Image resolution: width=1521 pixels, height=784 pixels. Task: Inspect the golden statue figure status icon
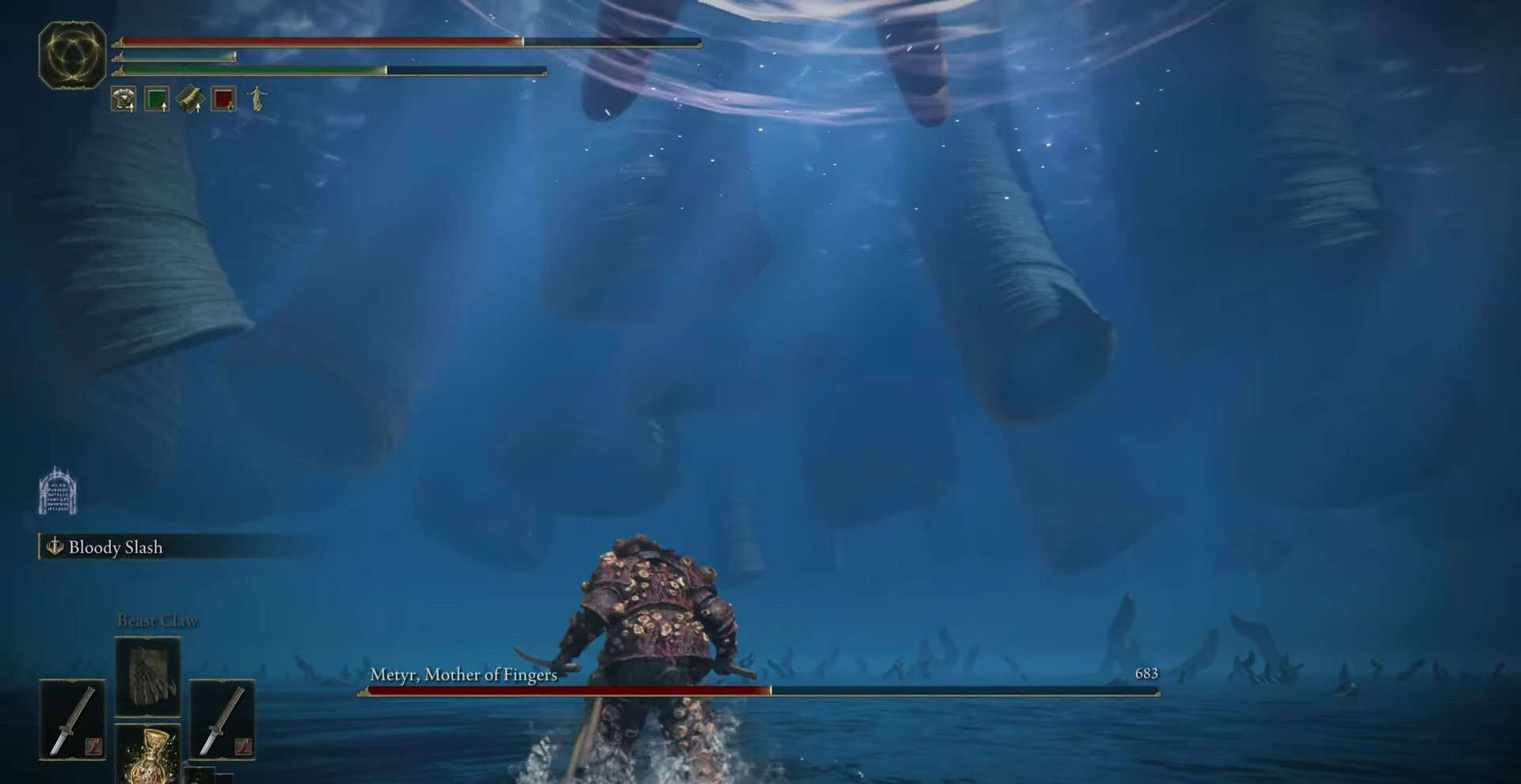[257, 99]
